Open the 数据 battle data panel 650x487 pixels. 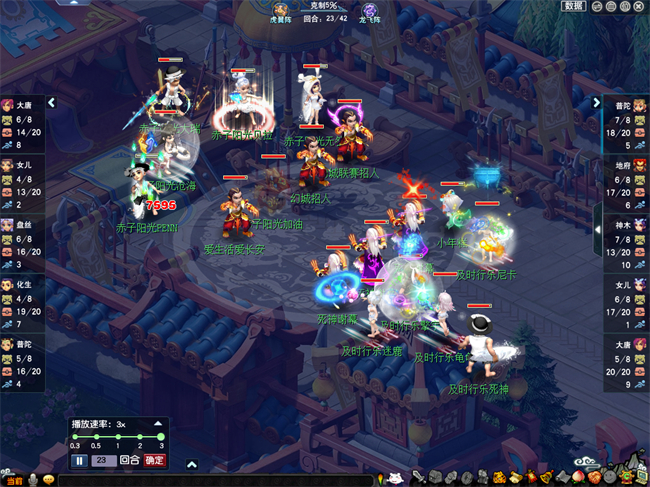pos(574,6)
